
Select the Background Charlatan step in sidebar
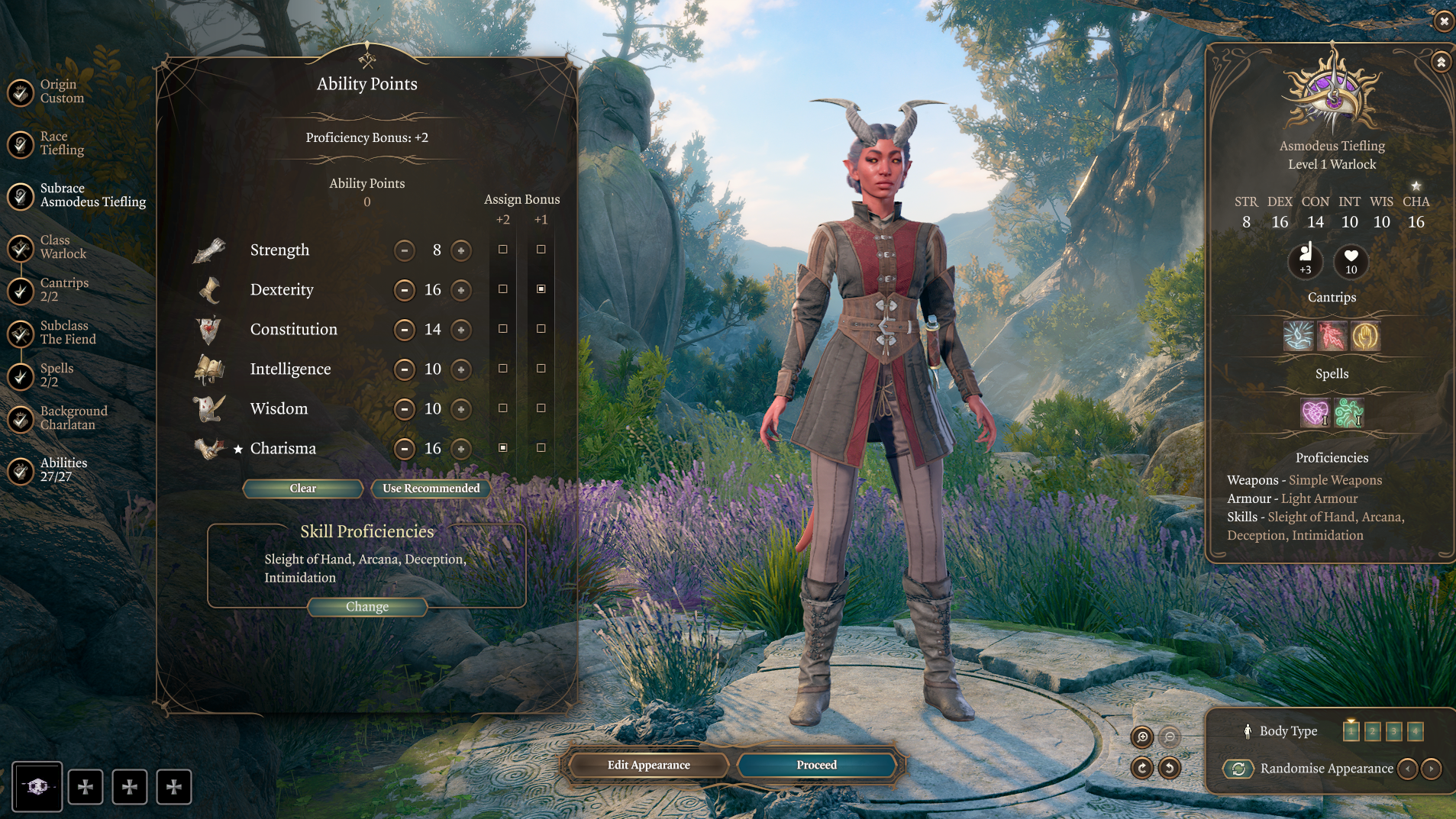19,418
